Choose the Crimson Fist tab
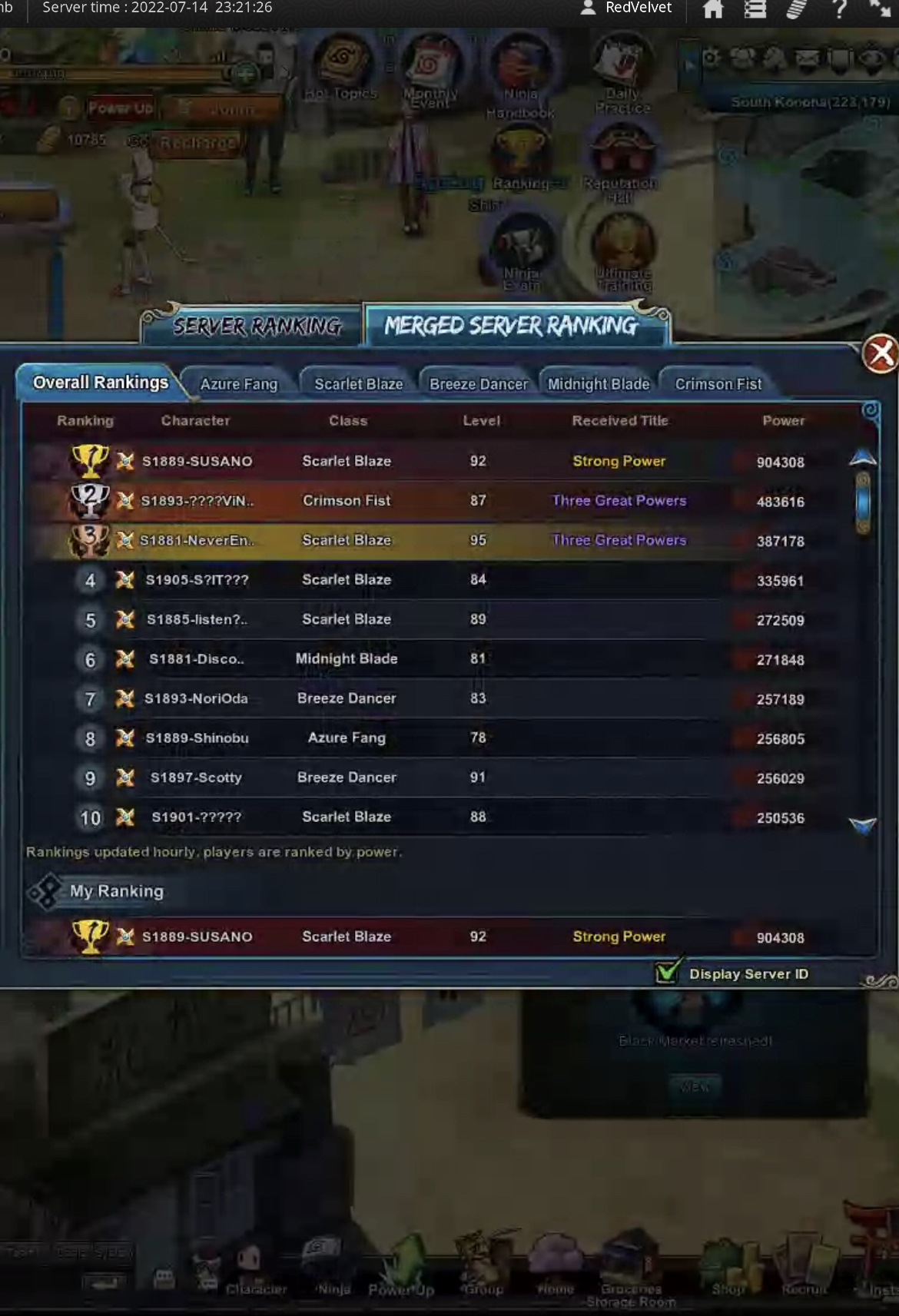899x1316 pixels. tap(718, 384)
